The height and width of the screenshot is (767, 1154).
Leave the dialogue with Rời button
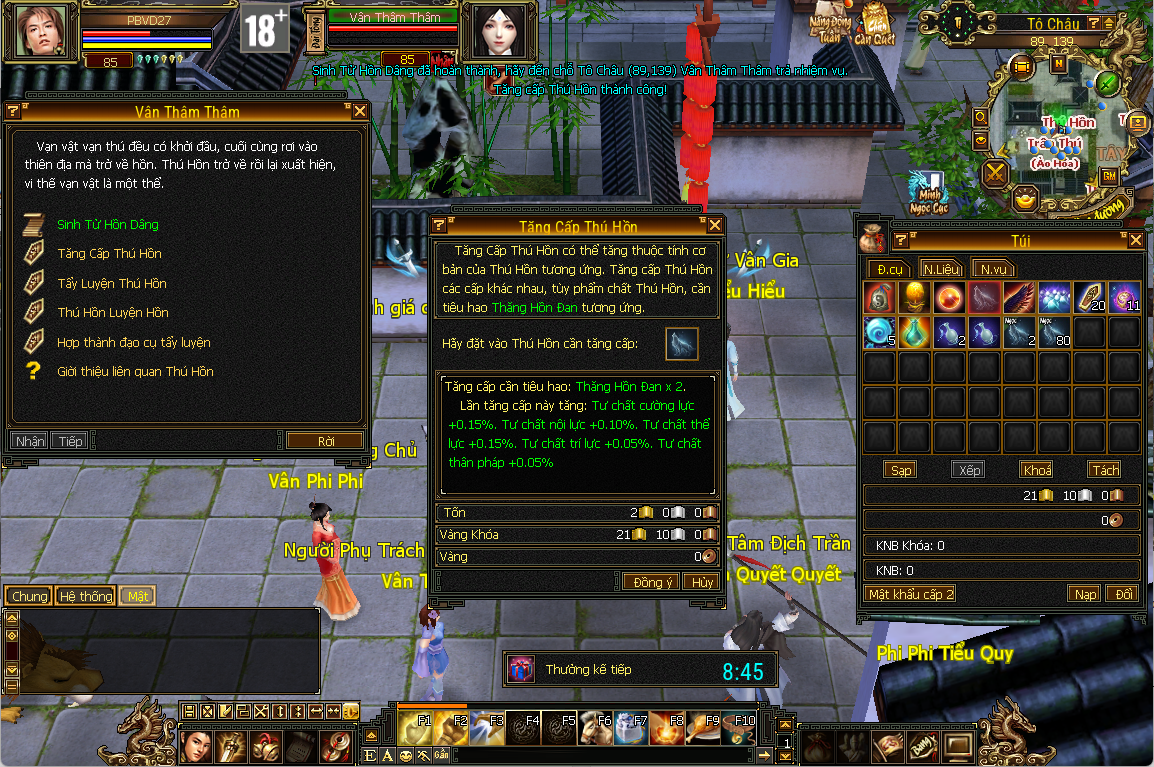[x=325, y=441]
